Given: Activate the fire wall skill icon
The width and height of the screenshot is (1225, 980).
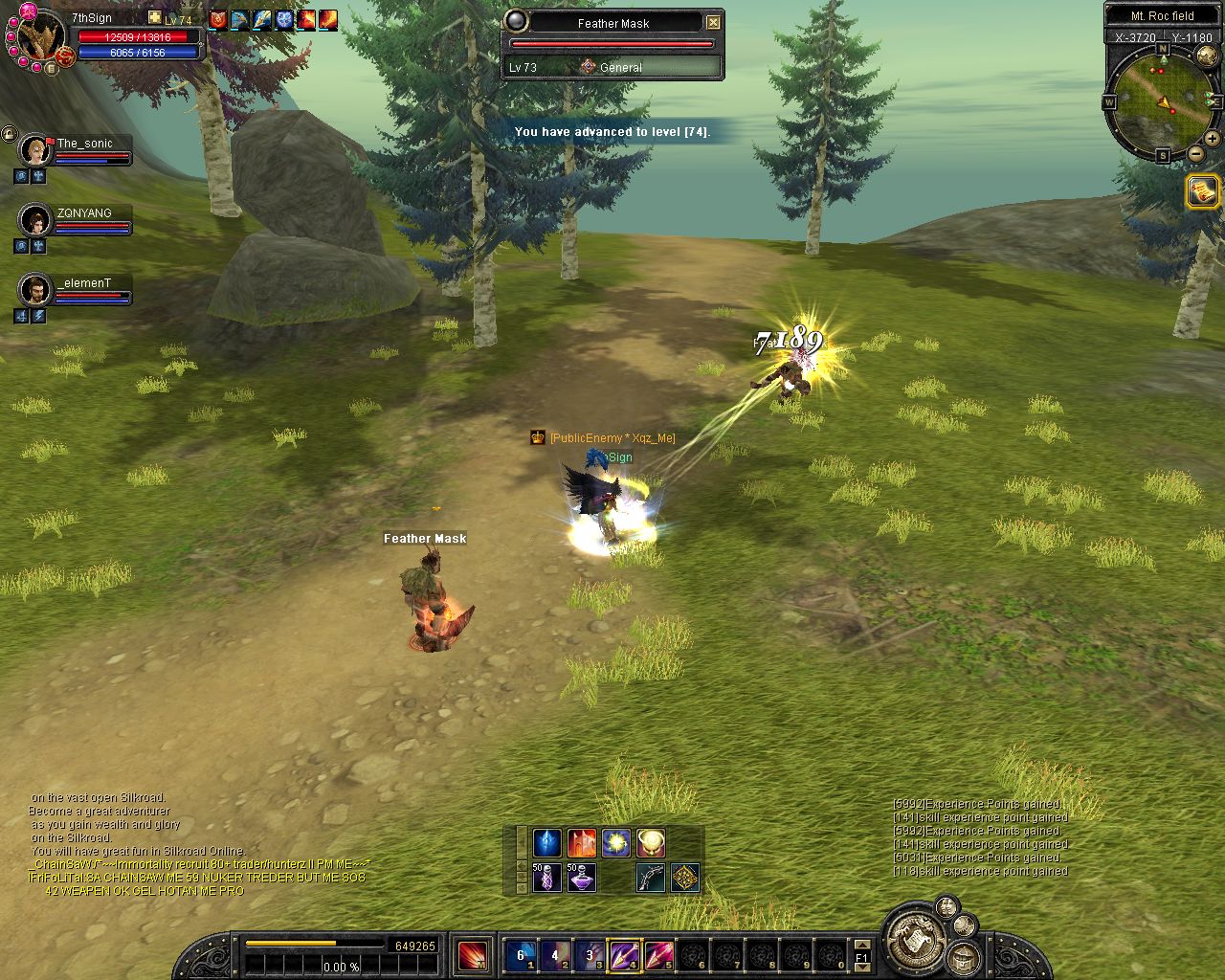Looking at the screenshot, I should click(582, 843).
